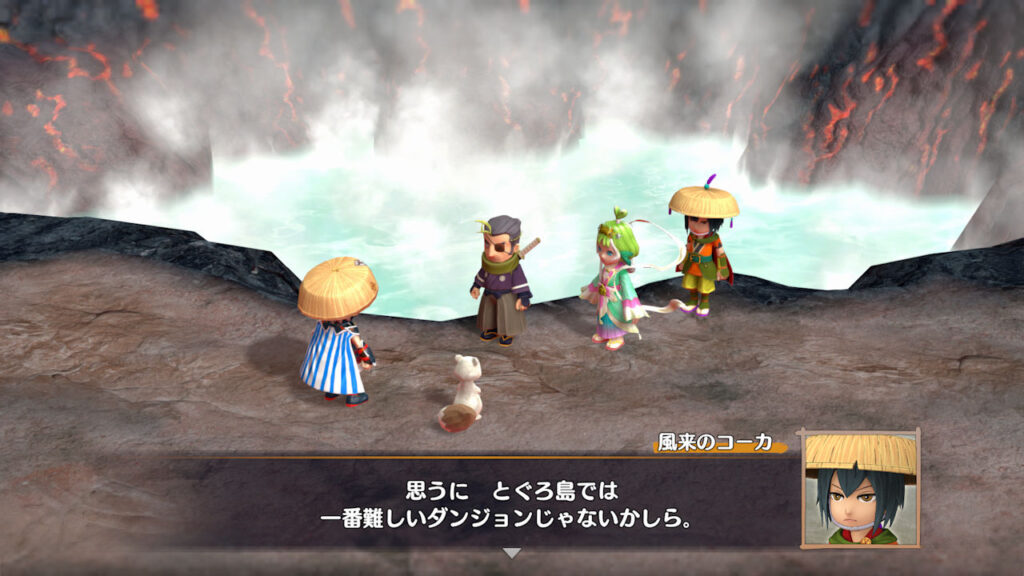The height and width of the screenshot is (576, 1024).
Task: Click the dialogue text box to continue
Action: 500,505
